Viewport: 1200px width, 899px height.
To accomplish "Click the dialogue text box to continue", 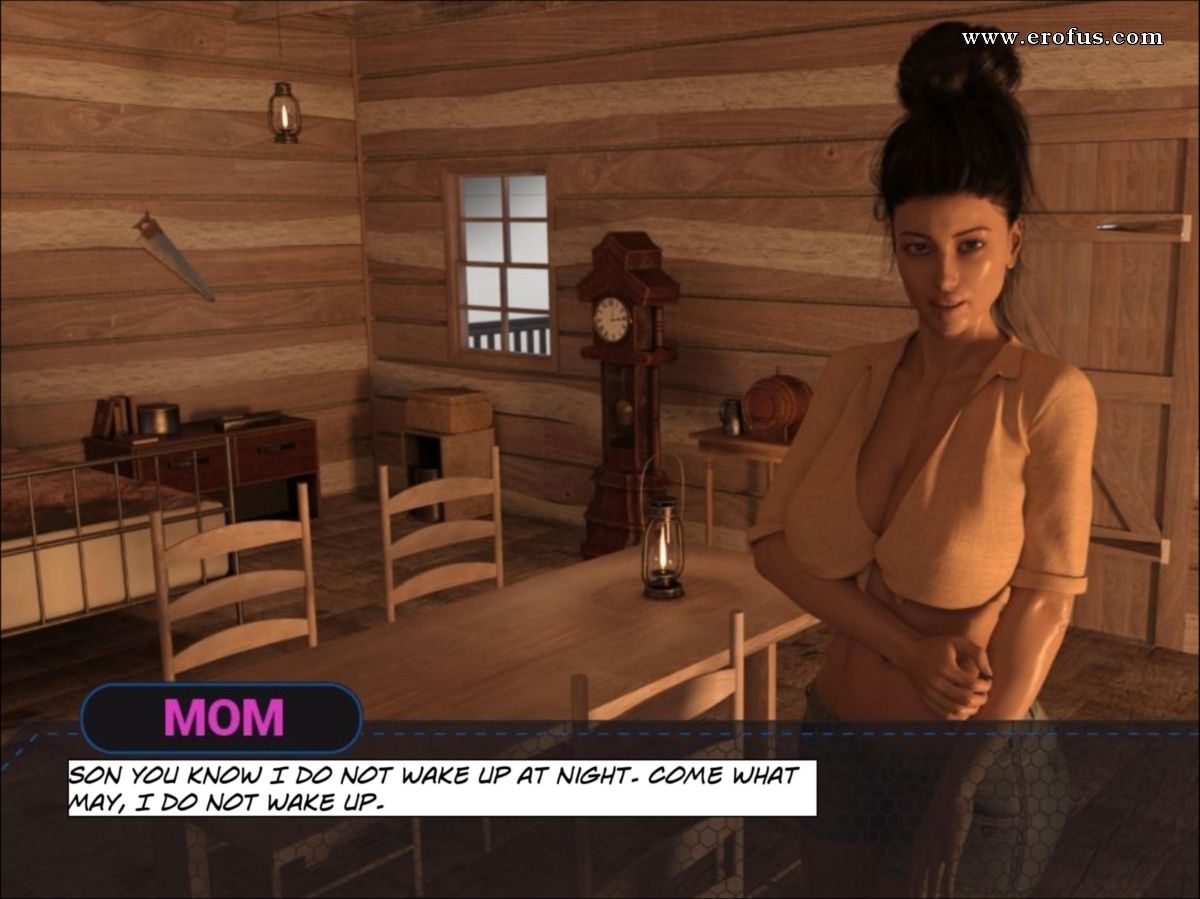I will click(441, 788).
